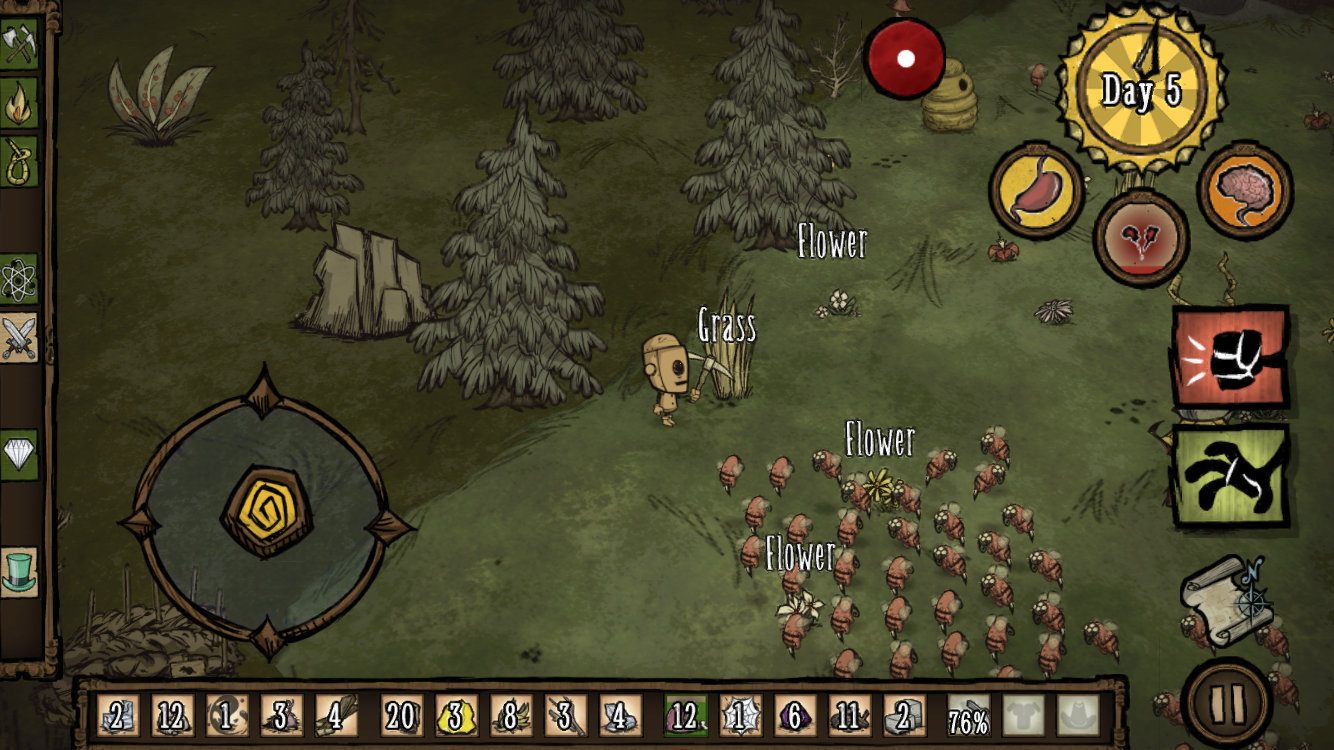This screenshot has width=1334, height=750.
Task: Tap the red record button
Action: [905, 58]
